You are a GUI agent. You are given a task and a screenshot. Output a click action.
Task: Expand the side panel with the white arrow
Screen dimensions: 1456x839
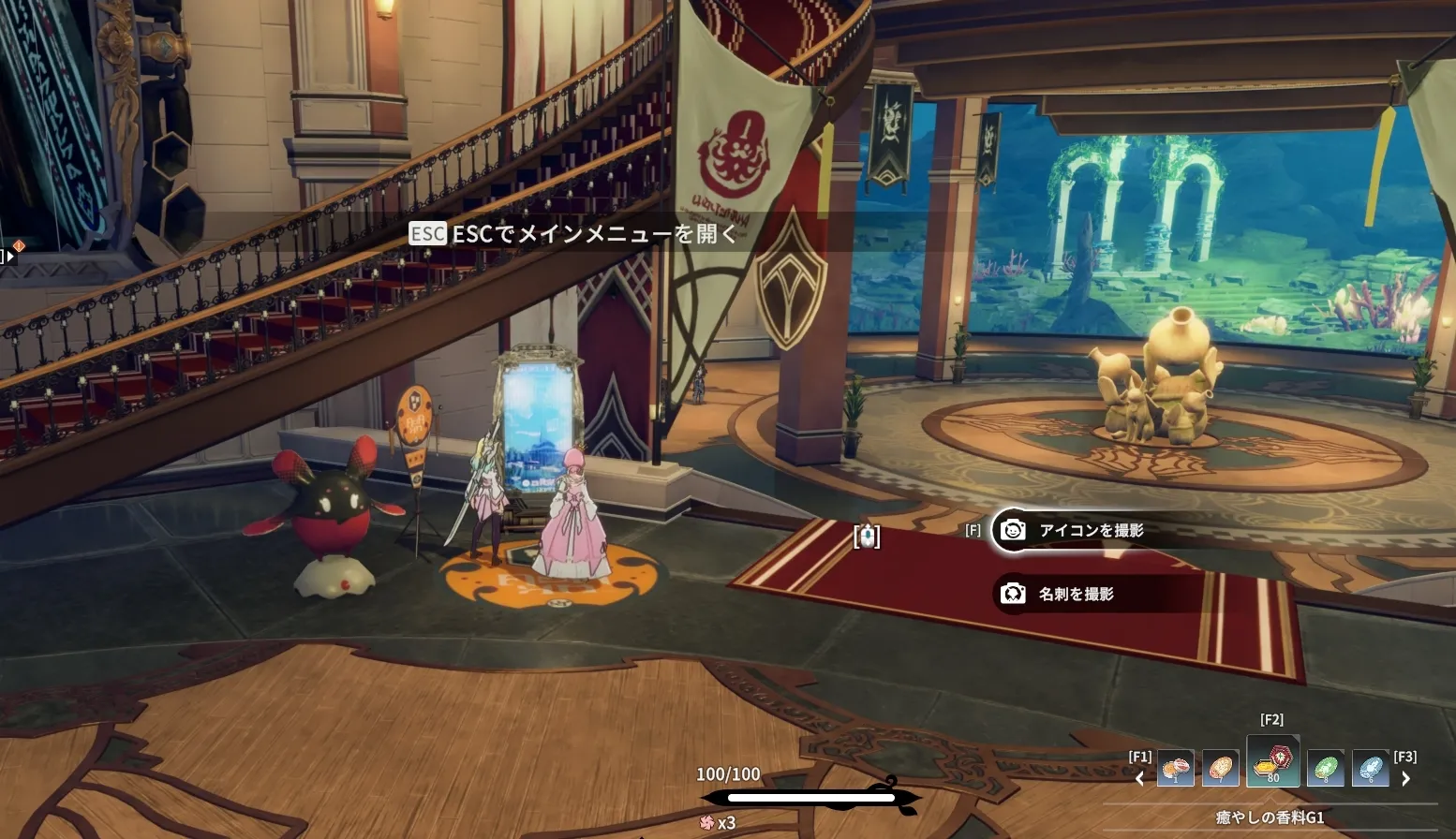point(9,256)
